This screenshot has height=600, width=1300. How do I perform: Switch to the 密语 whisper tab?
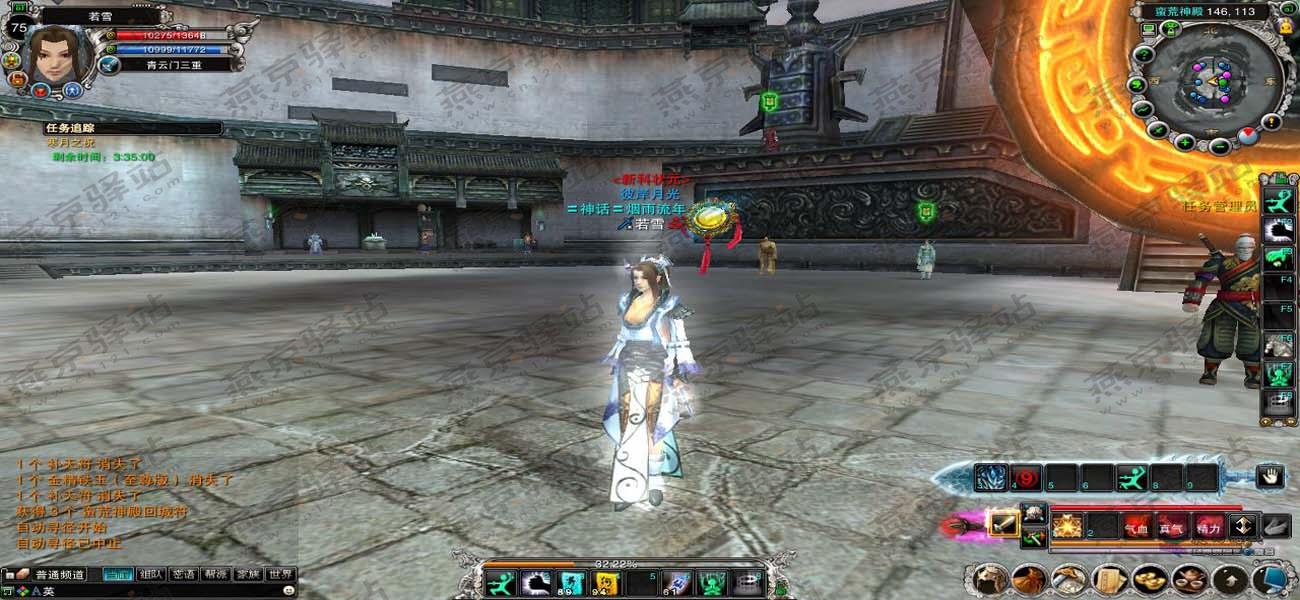tap(183, 575)
